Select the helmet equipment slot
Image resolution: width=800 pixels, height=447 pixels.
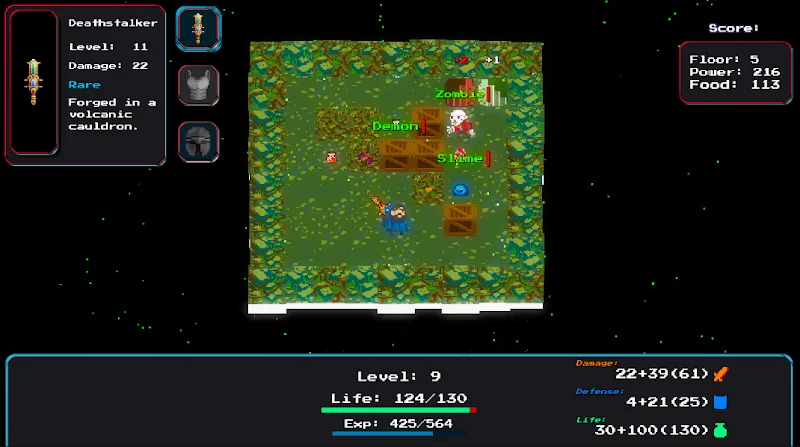pyautogui.click(x=198, y=141)
